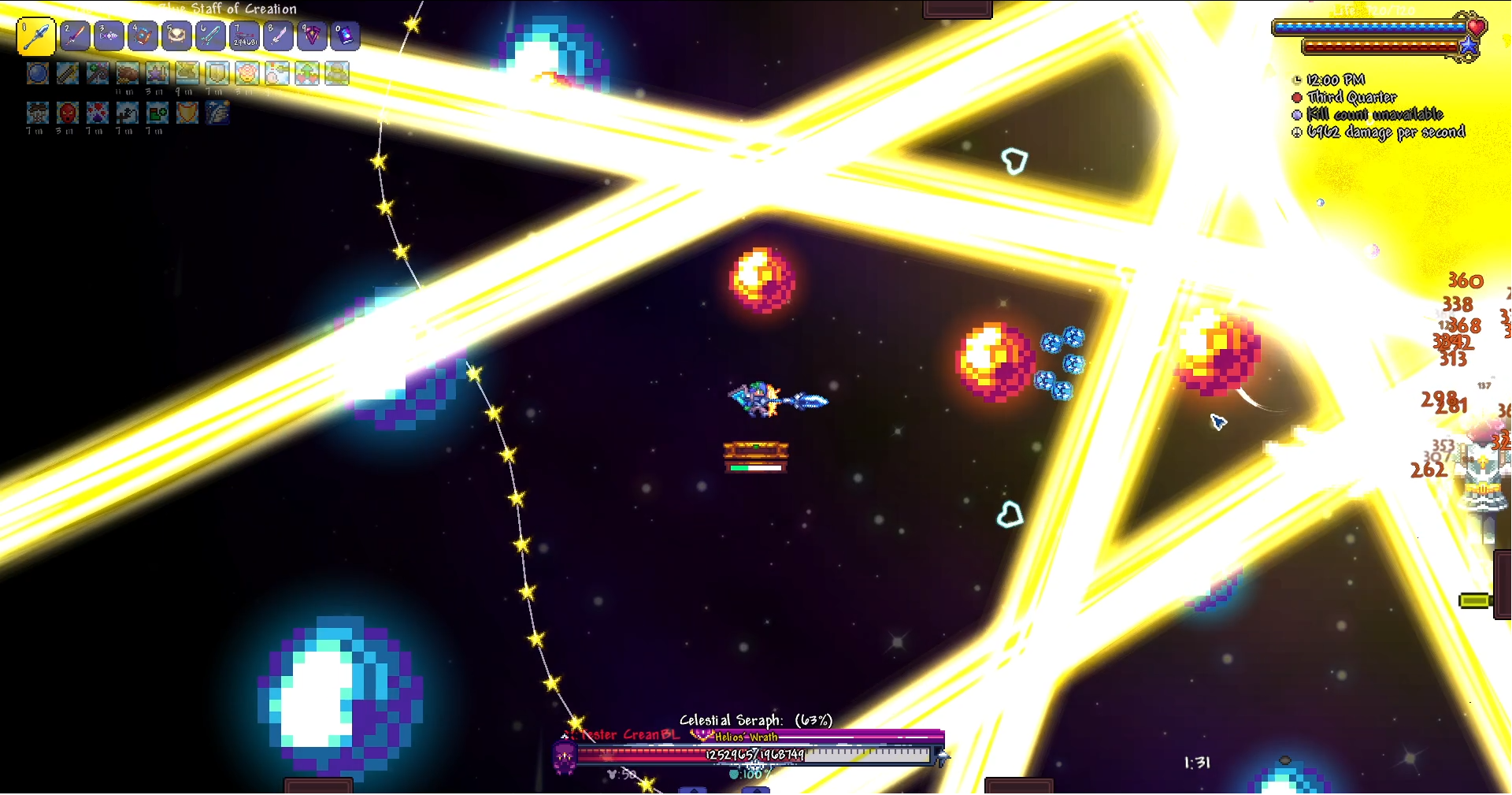Select the red and blue tome slot
Screen dimensions: 1512x795
point(143,35)
